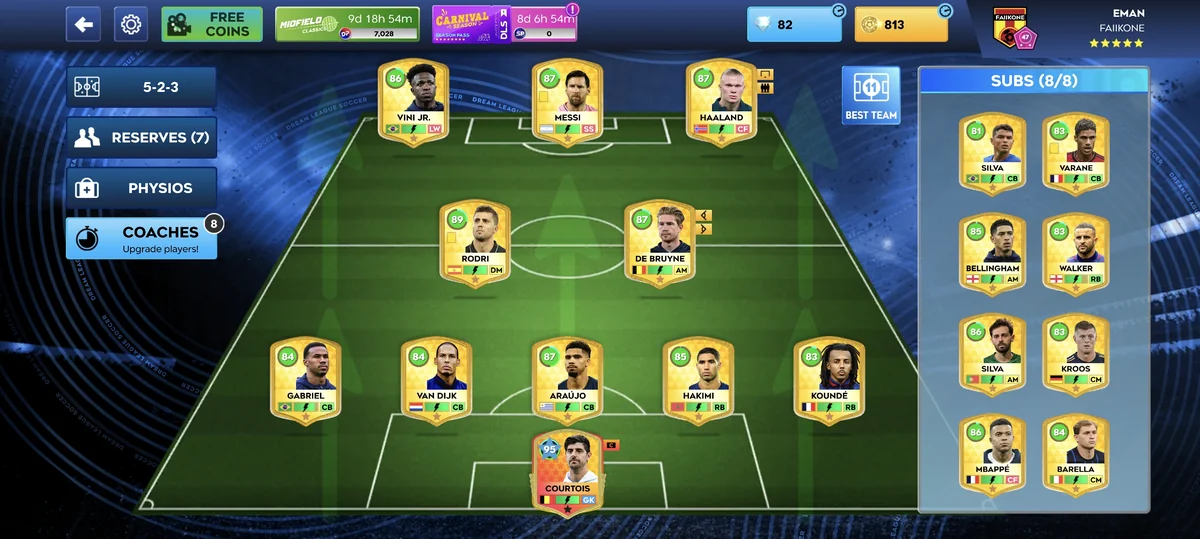Open the Physios menu
1200x539 pixels.
pyautogui.click(x=141, y=188)
